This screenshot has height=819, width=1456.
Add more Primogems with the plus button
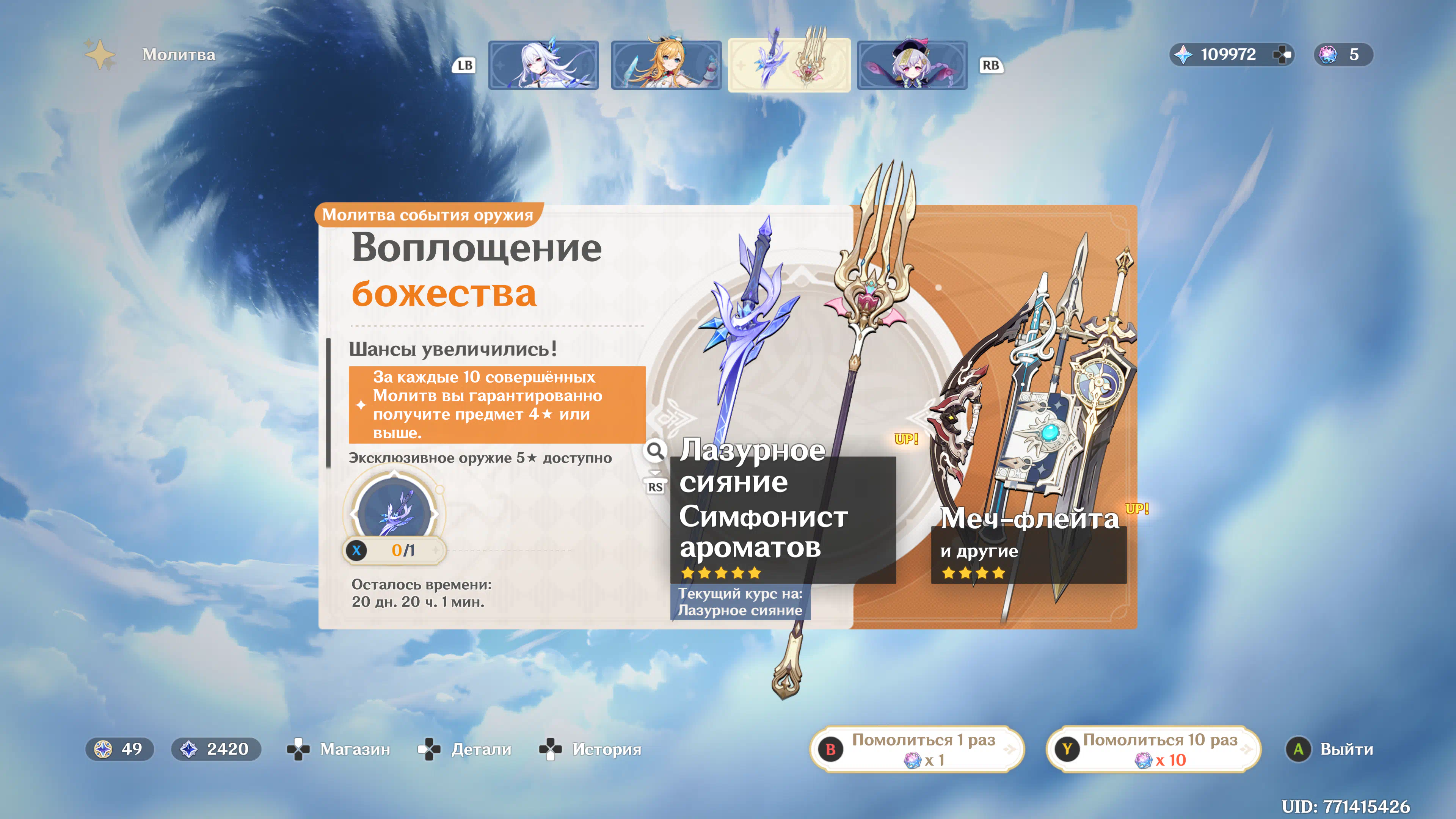click(x=1281, y=55)
